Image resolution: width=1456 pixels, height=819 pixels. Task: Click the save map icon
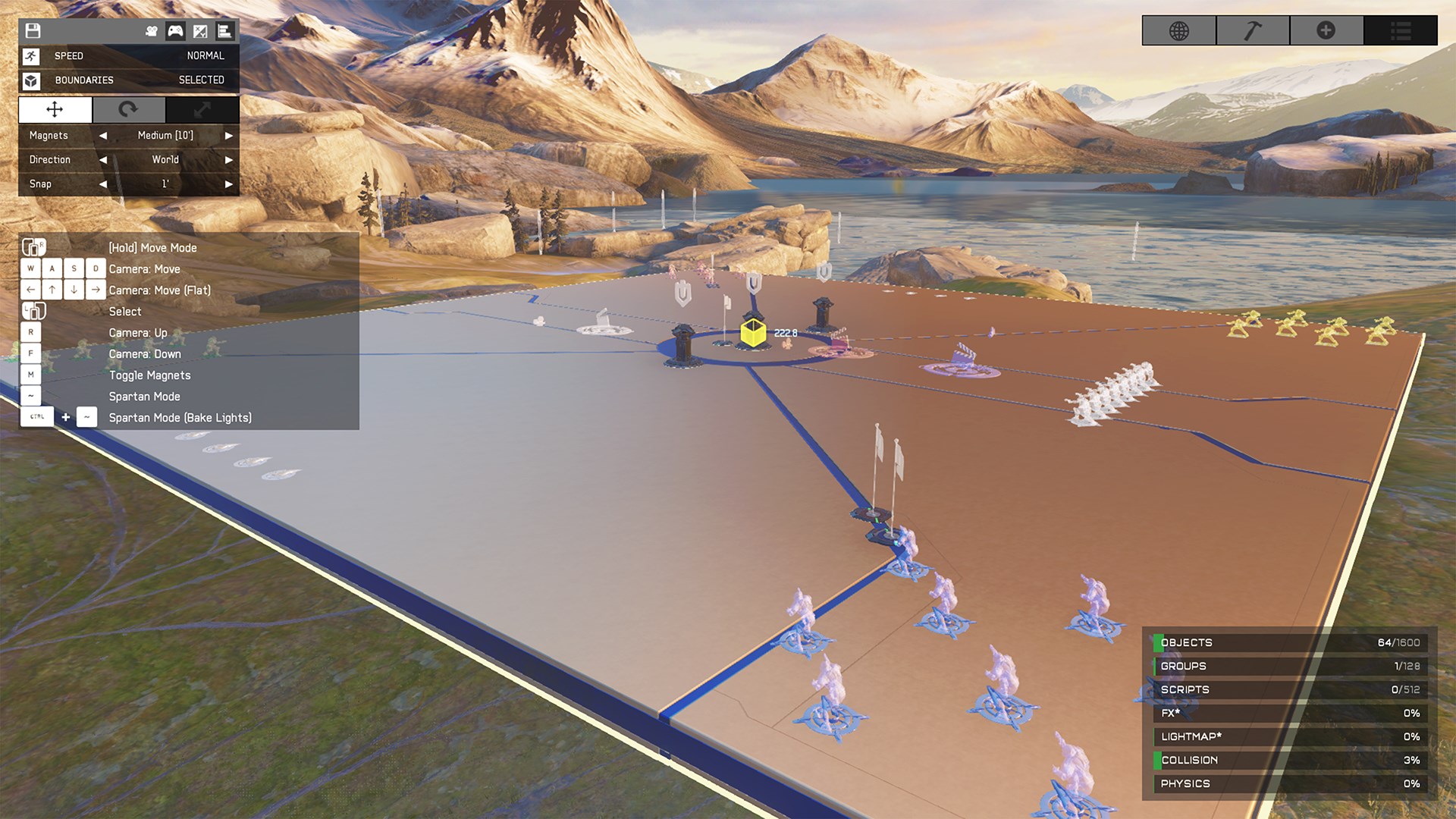coord(32,31)
